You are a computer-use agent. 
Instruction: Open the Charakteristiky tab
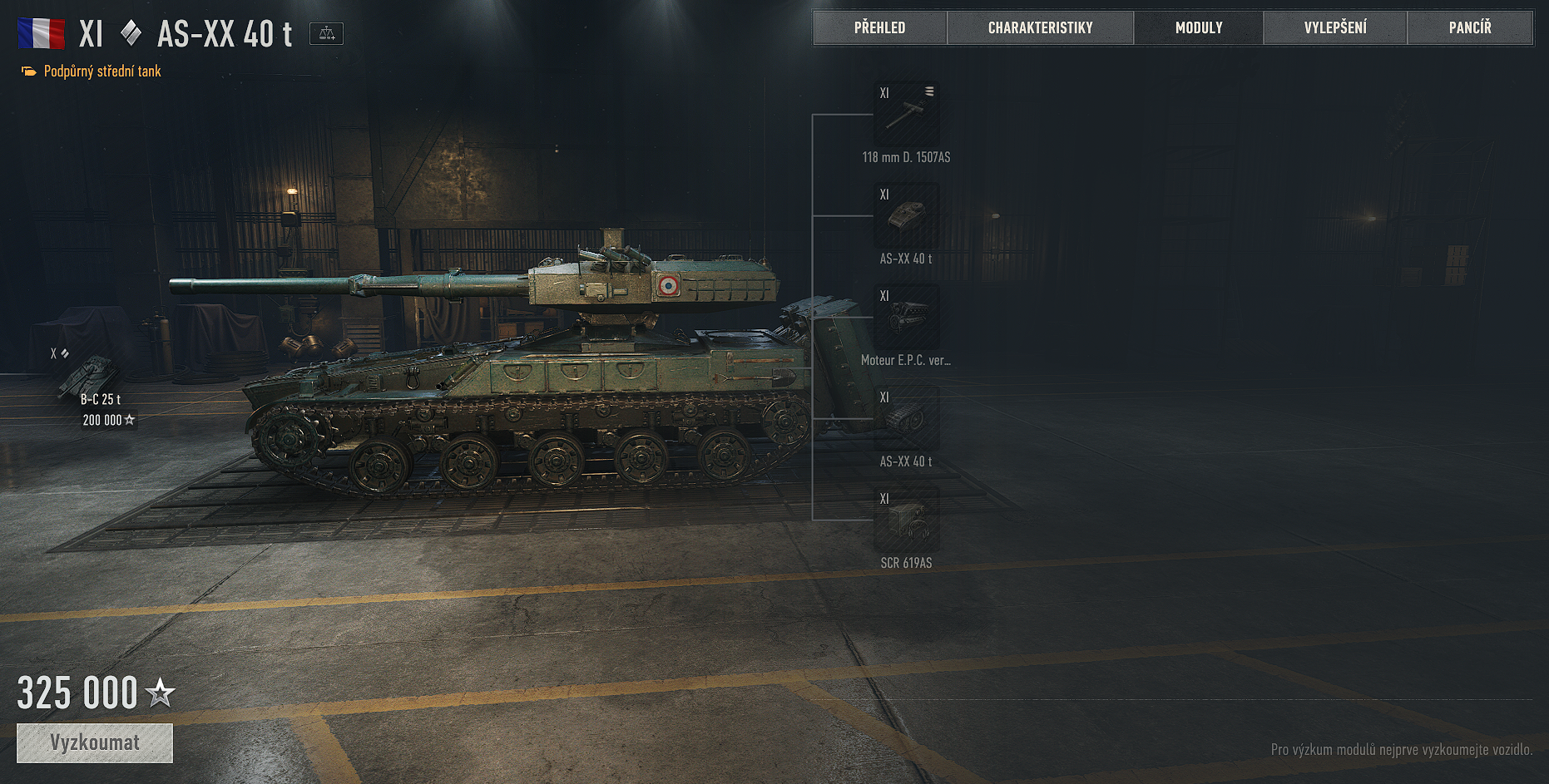1040,27
